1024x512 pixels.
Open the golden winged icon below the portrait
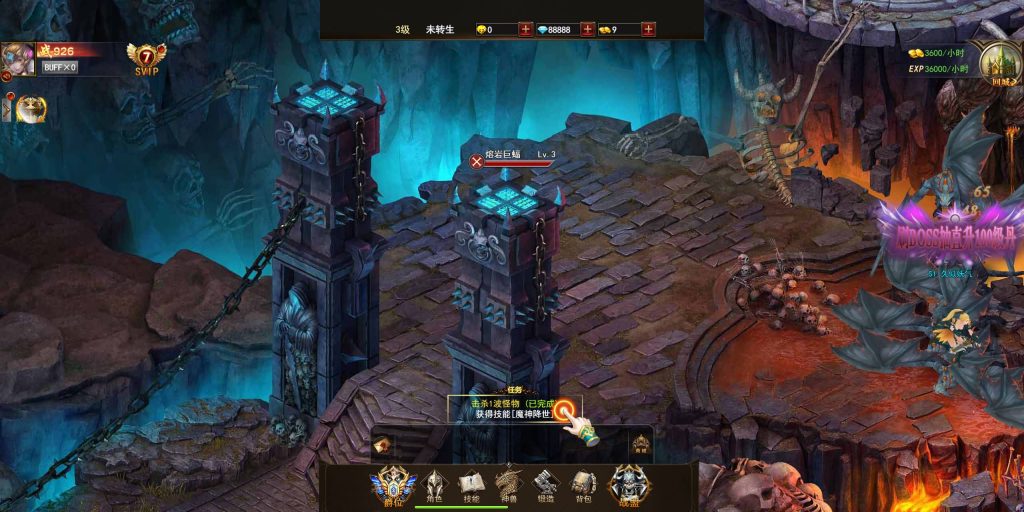(x=31, y=107)
